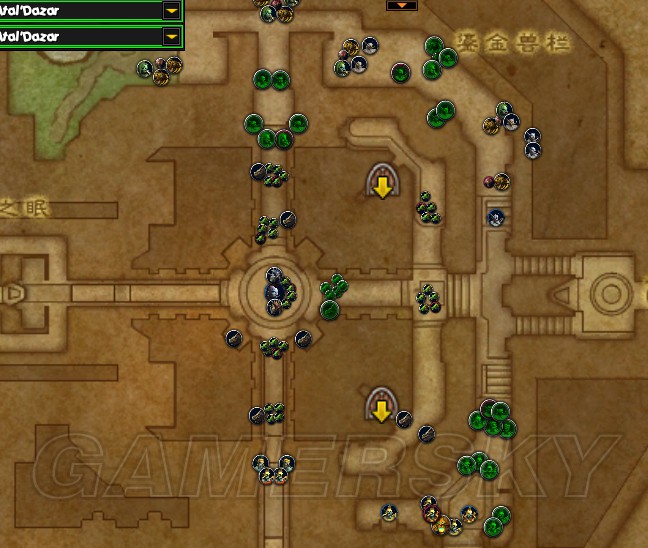Select the southern yellow arrow stairway marker
The width and height of the screenshot is (648, 548).
point(380,405)
